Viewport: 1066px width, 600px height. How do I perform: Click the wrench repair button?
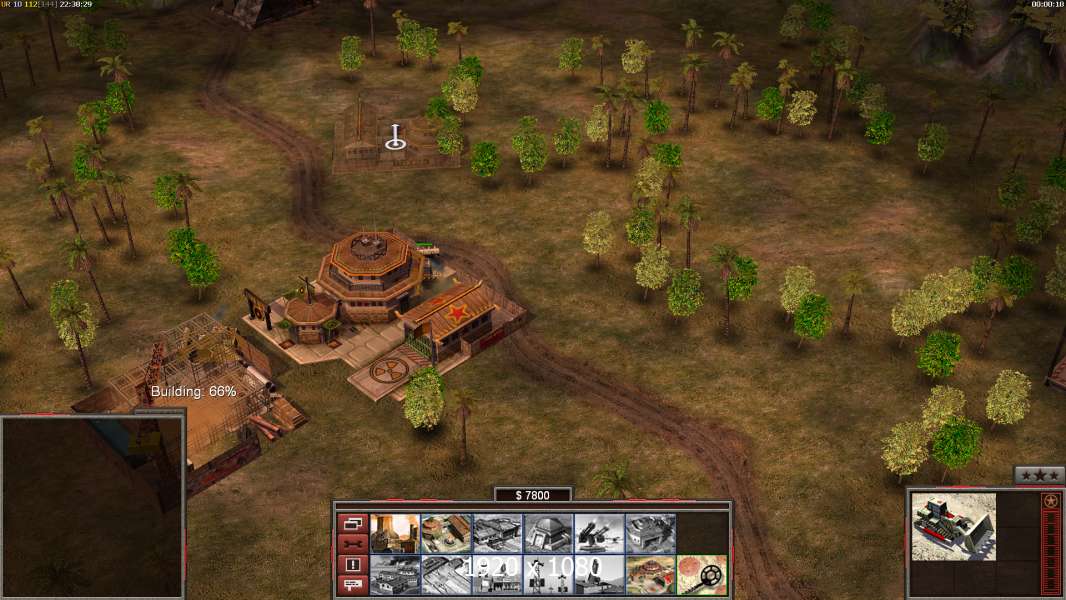coord(352,544)
